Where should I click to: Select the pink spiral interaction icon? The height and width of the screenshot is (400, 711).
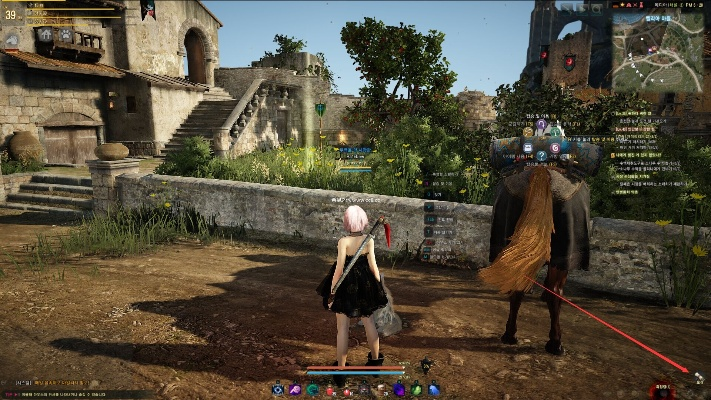(x=555, y=147)
